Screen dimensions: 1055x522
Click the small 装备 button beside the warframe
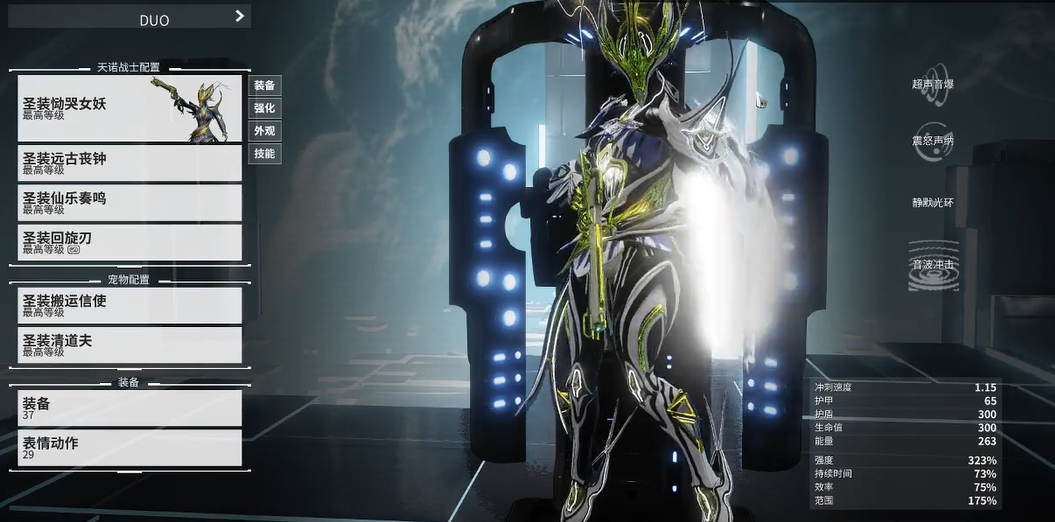(x=264, y=85)
